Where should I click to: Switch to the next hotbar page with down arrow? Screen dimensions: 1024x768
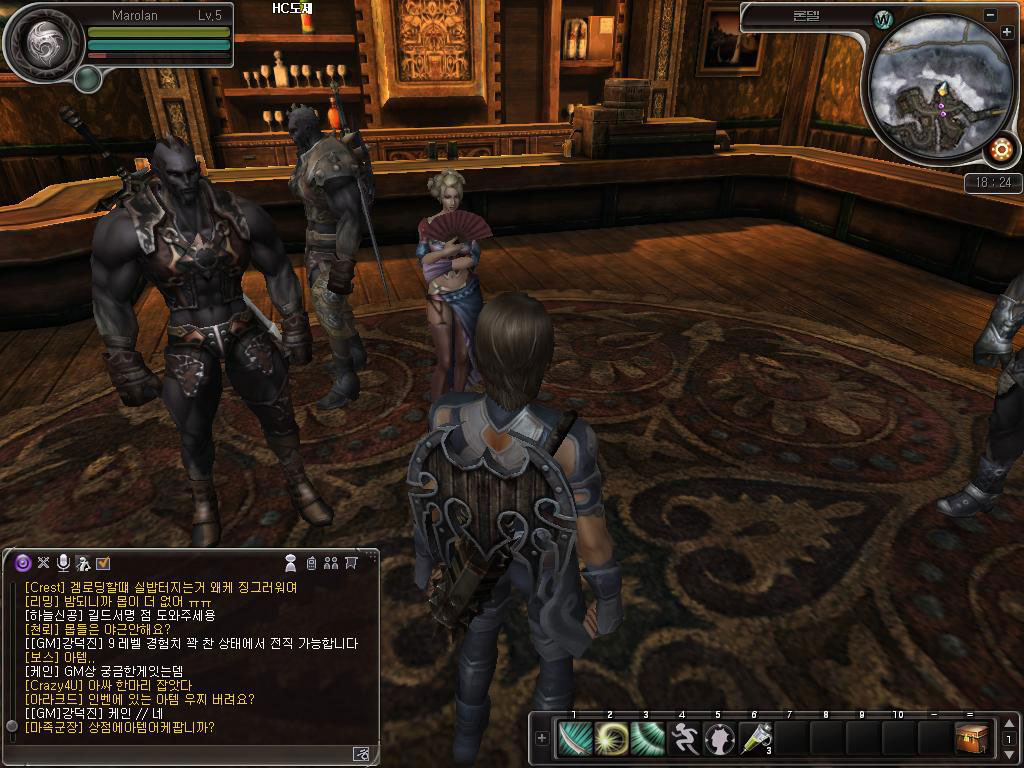pos(1009,755)
